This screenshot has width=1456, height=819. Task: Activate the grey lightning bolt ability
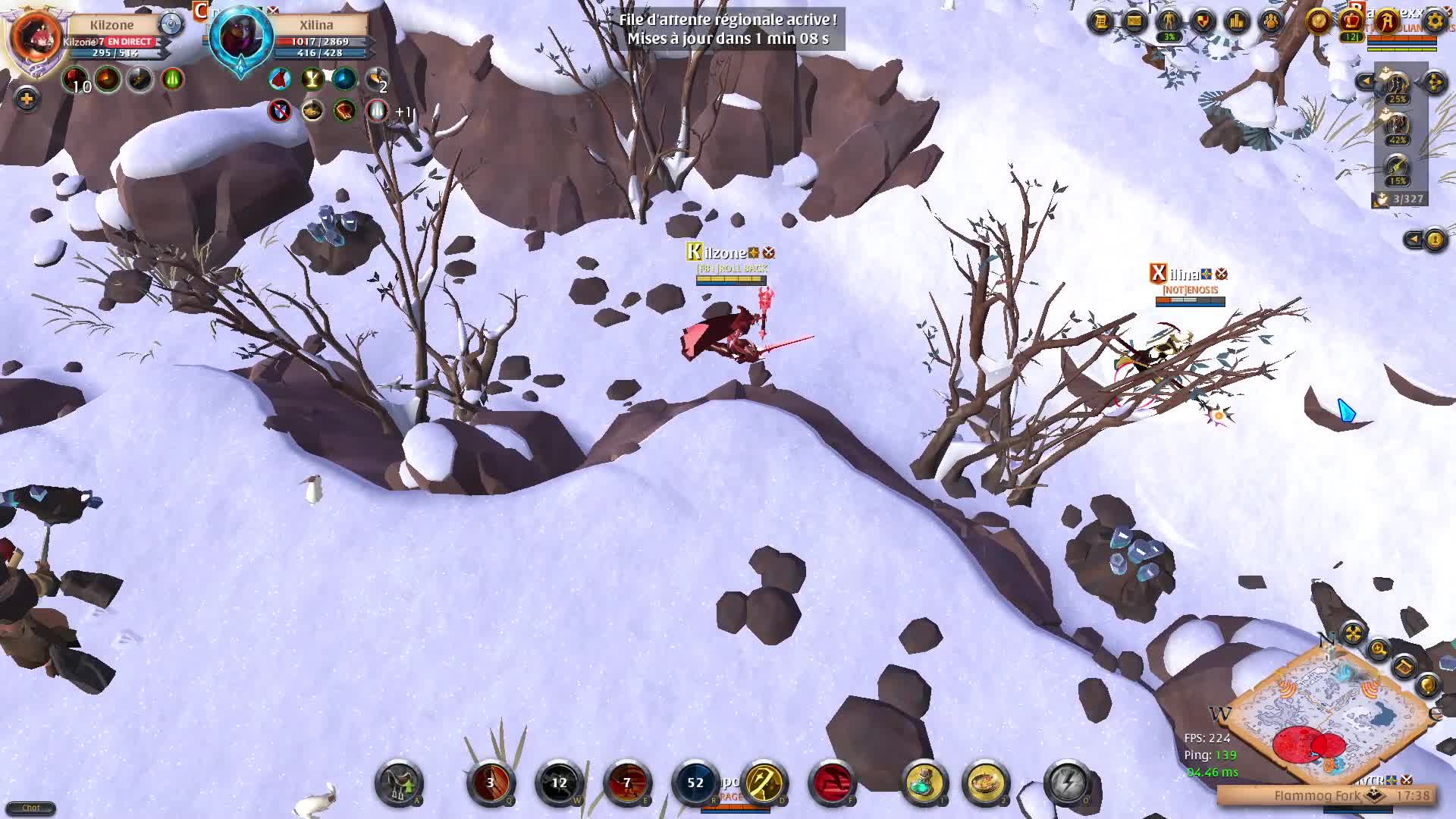pyautogui.click(x=1068, y=783)
